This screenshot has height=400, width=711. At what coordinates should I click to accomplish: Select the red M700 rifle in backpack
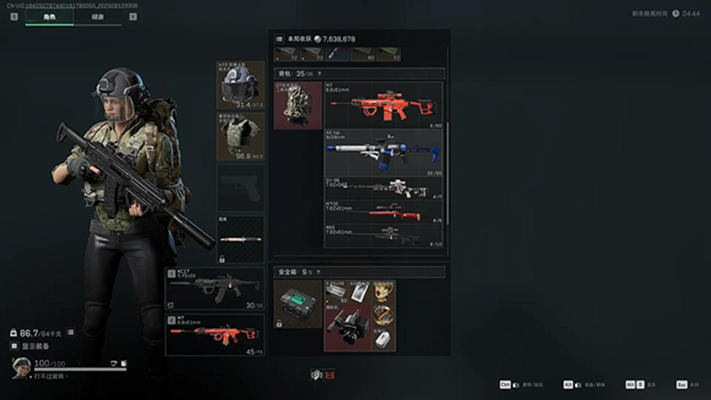[x=385, y=213]
